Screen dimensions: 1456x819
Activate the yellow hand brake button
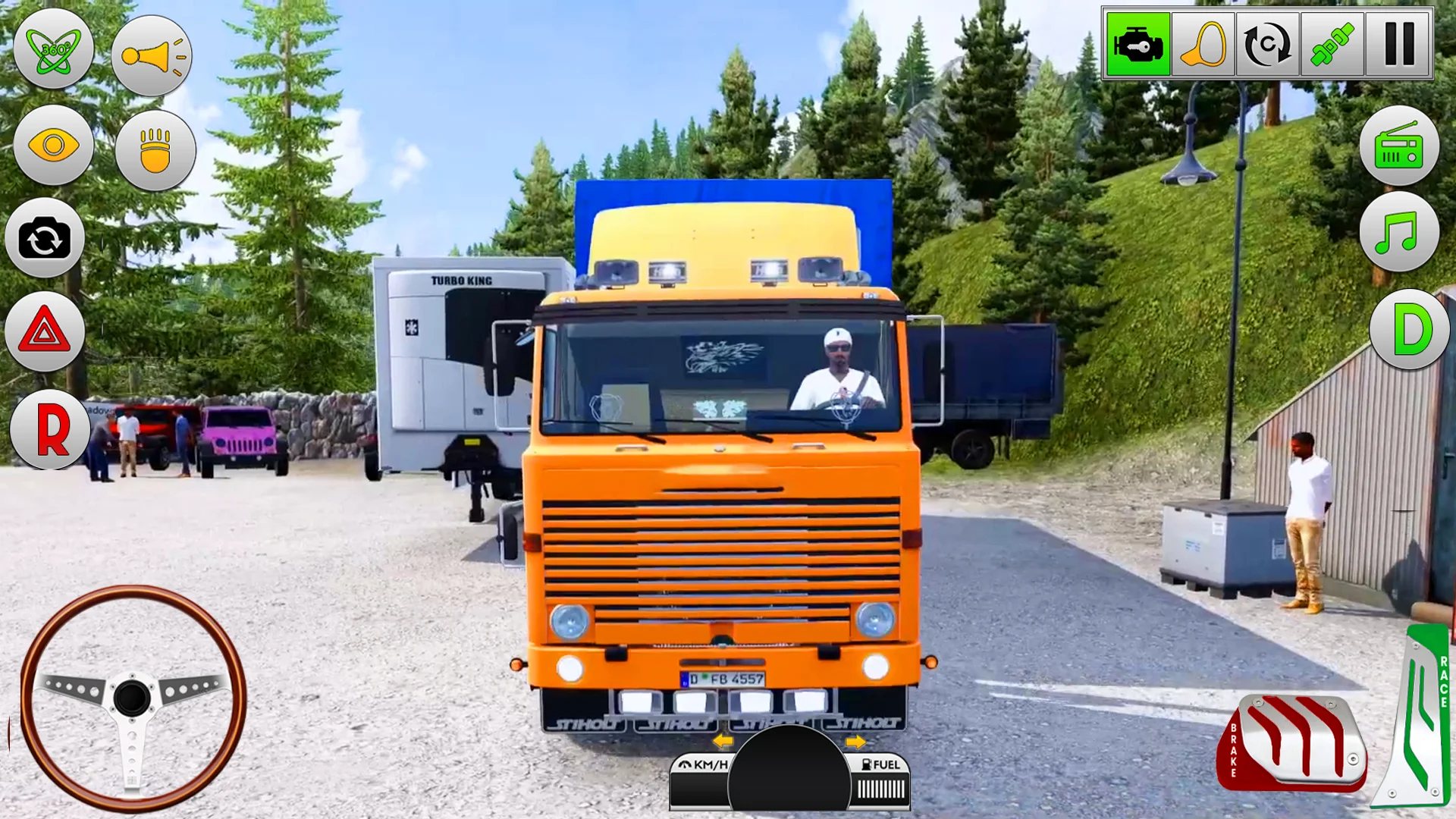(155, 150)
